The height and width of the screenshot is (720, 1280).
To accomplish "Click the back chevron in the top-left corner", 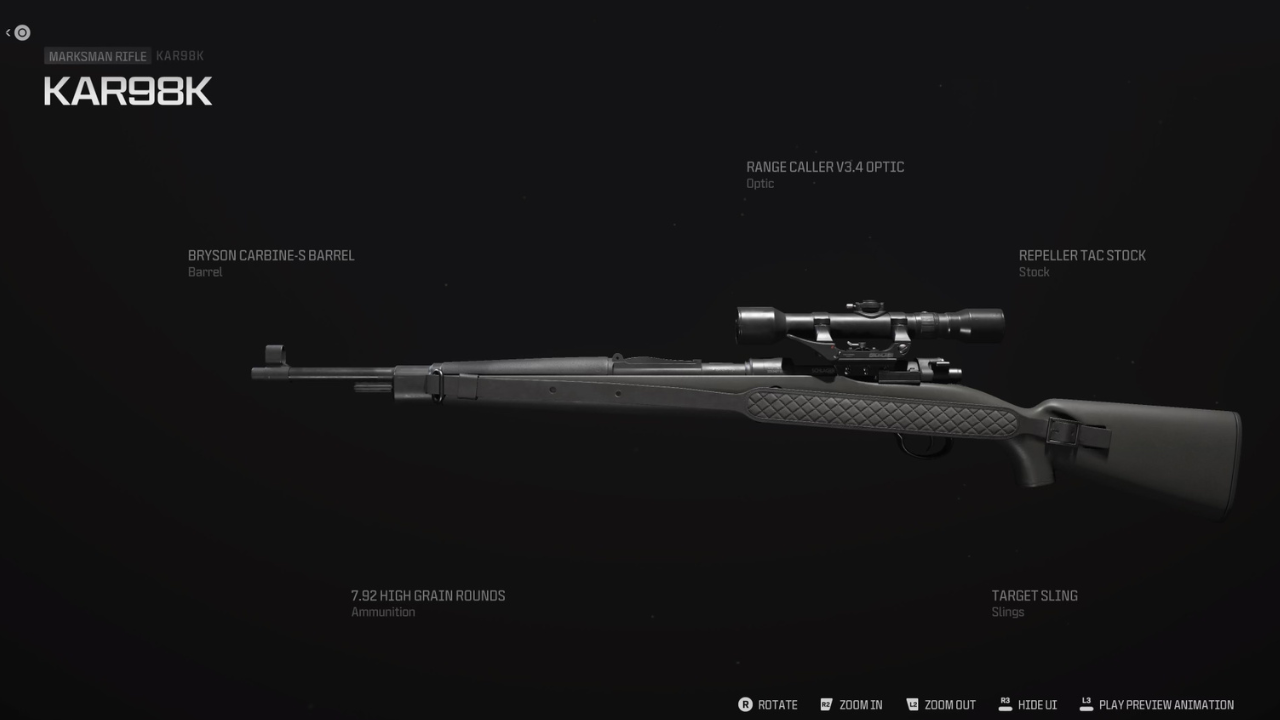I will [8, 32].
